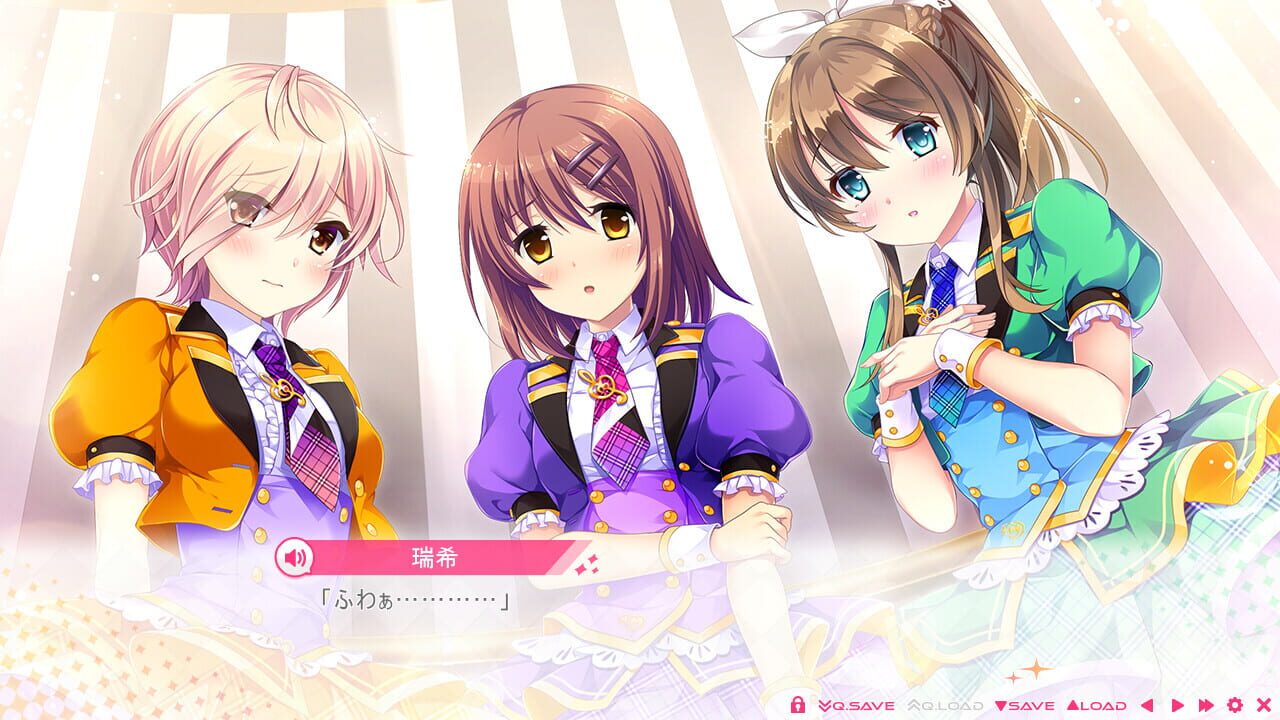Open the backlog with the left arrow icon
Viewport: 1280px width, 720px height.
pos(1147,704)
